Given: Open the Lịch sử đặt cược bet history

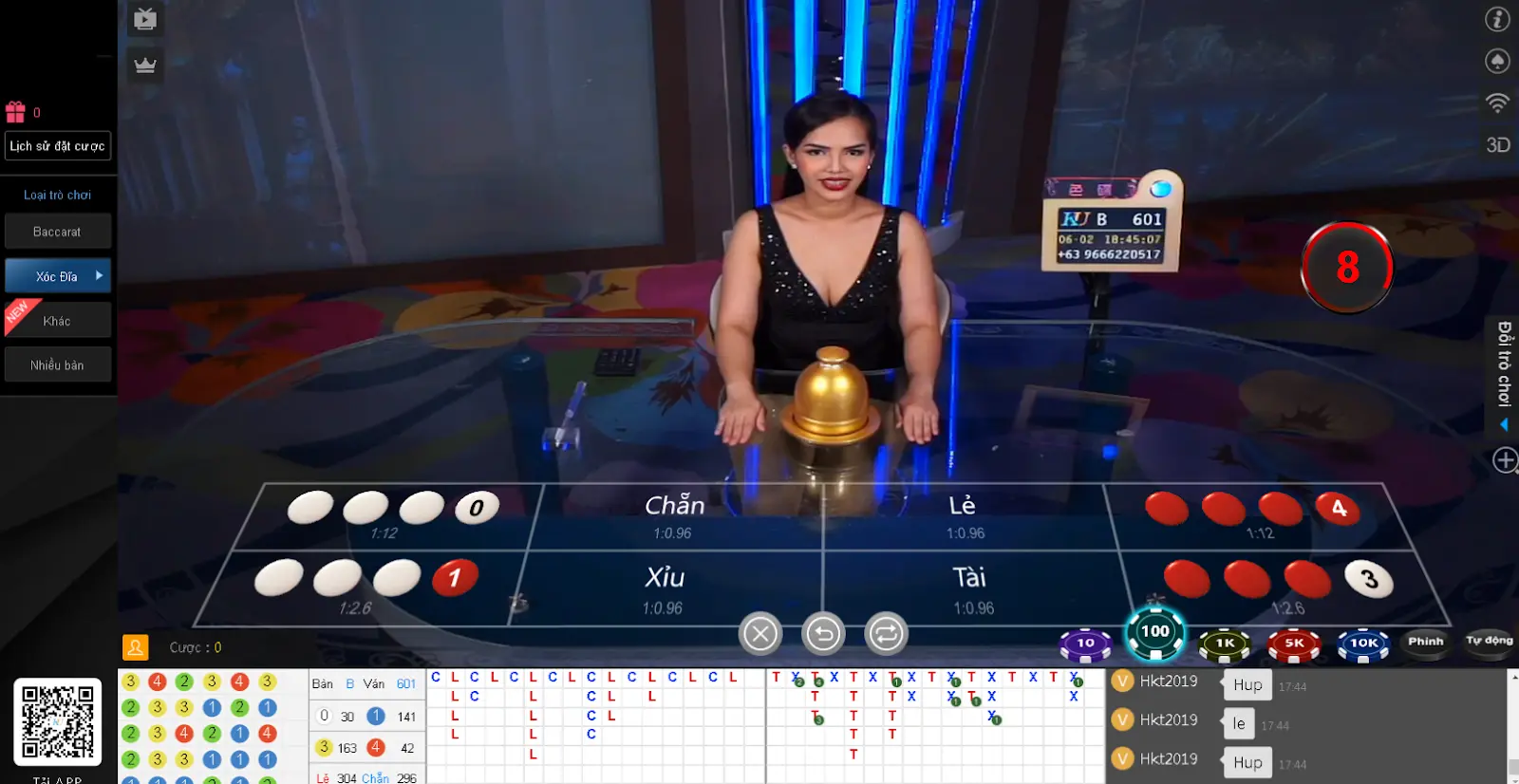Looking at the screenshot, I should (57, 146).
